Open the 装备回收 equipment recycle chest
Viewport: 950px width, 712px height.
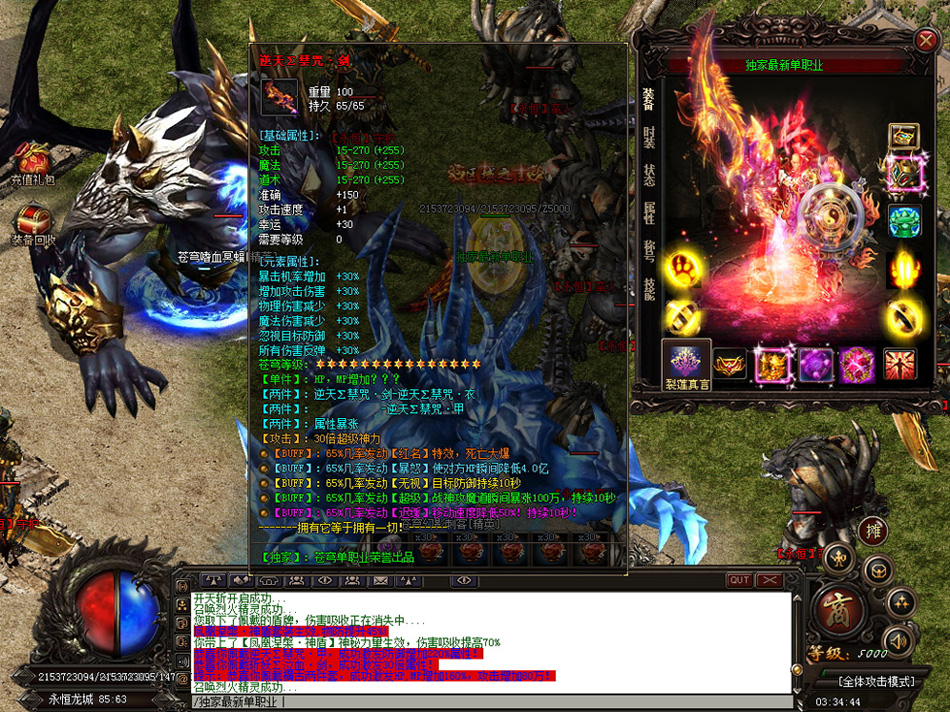[33, 225]
